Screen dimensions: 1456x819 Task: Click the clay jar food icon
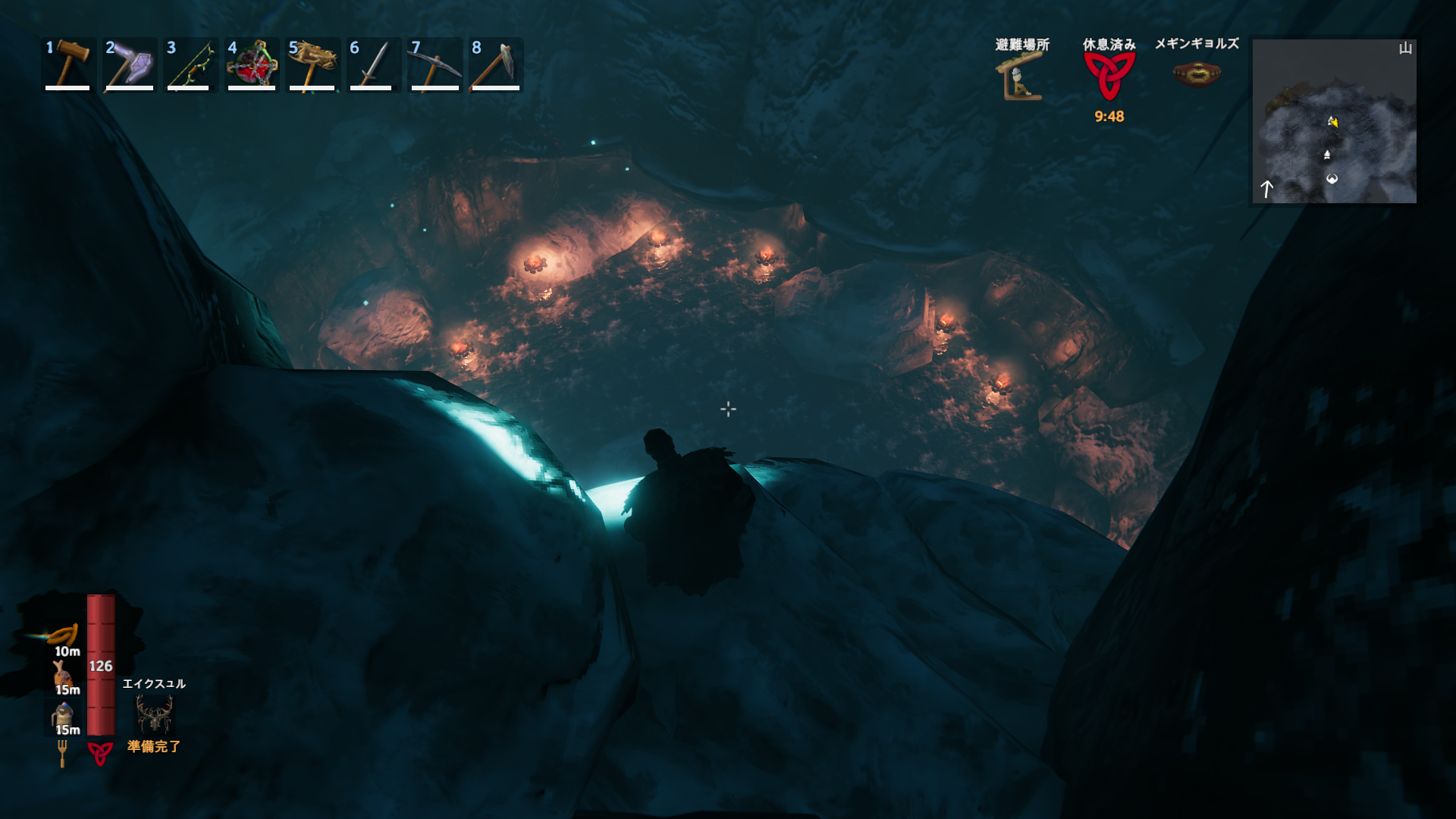62,715
